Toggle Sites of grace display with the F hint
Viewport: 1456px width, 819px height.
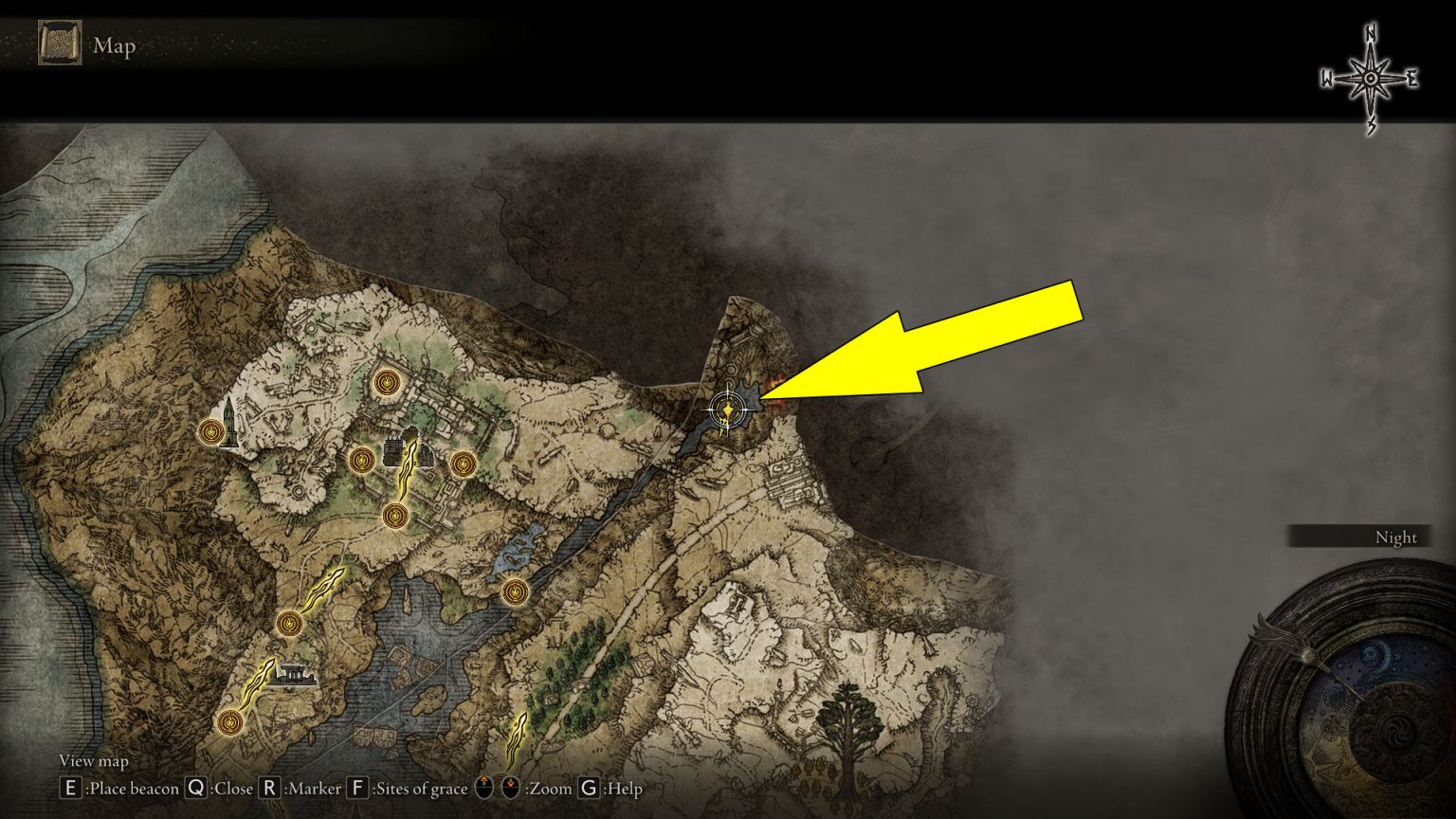tap(358, 788)
